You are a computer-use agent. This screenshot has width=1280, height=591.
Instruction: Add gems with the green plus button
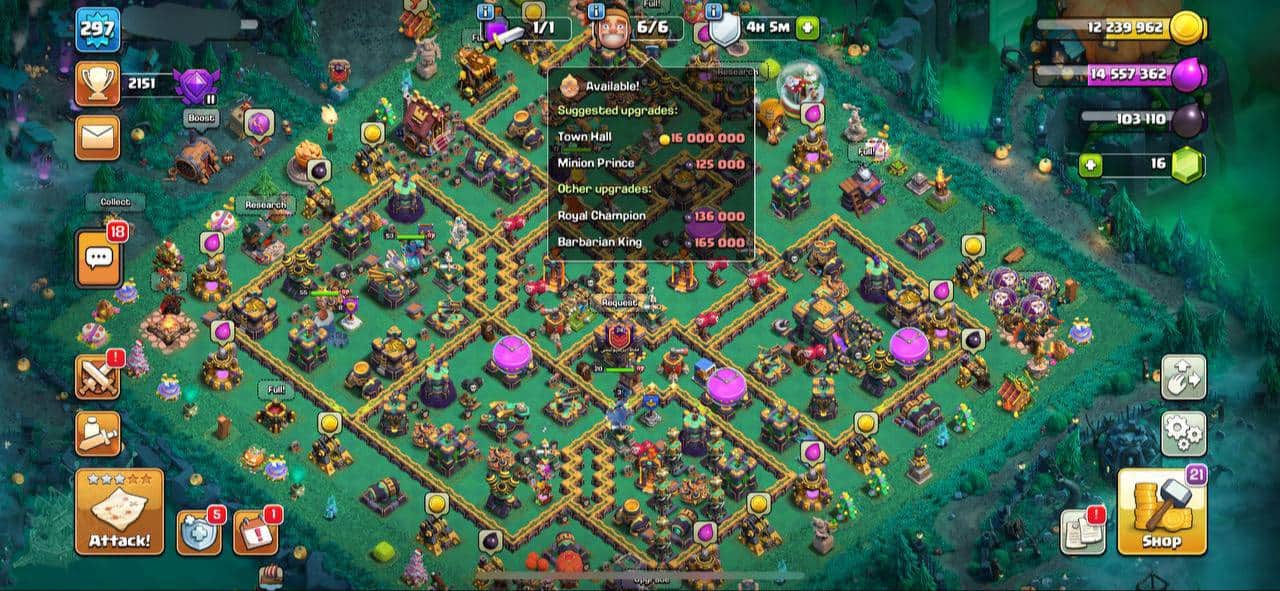pyautogui.click(x=1090, y=164)
